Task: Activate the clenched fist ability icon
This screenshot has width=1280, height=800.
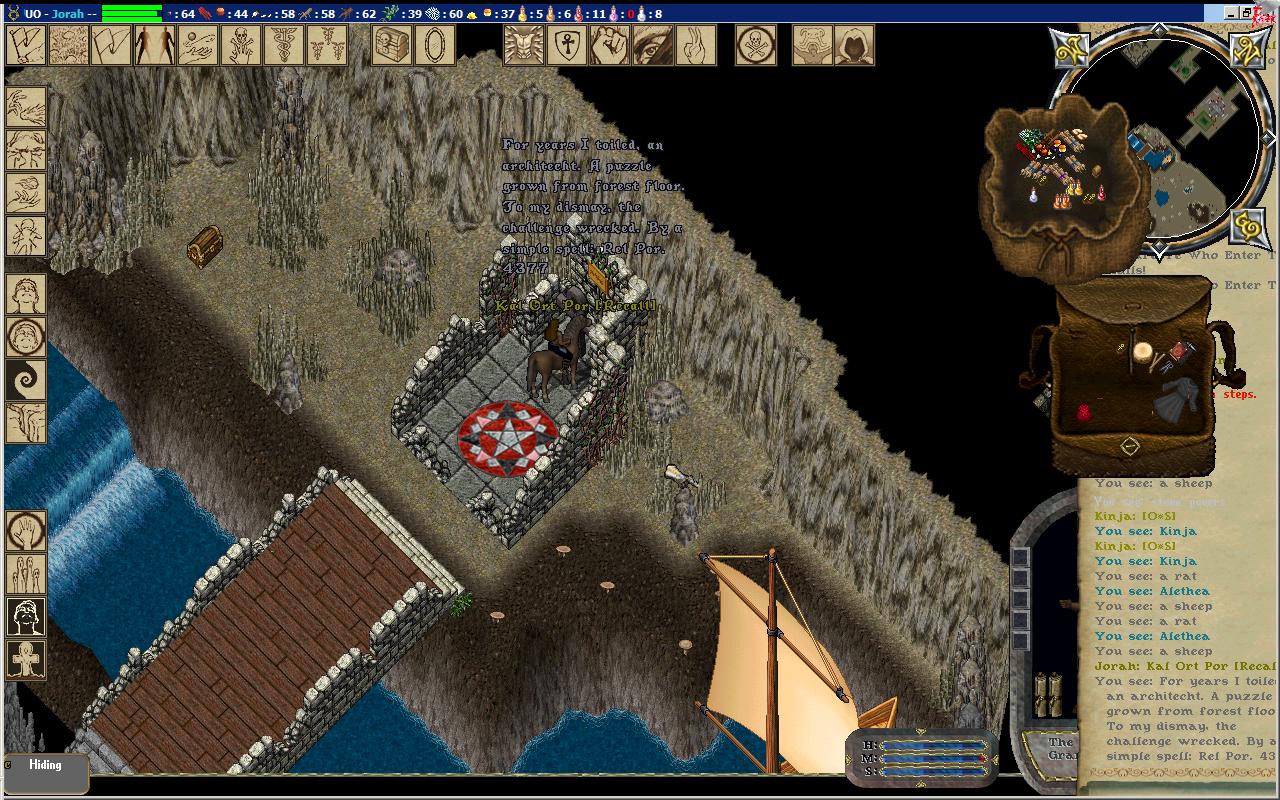Action: [610, 45]
